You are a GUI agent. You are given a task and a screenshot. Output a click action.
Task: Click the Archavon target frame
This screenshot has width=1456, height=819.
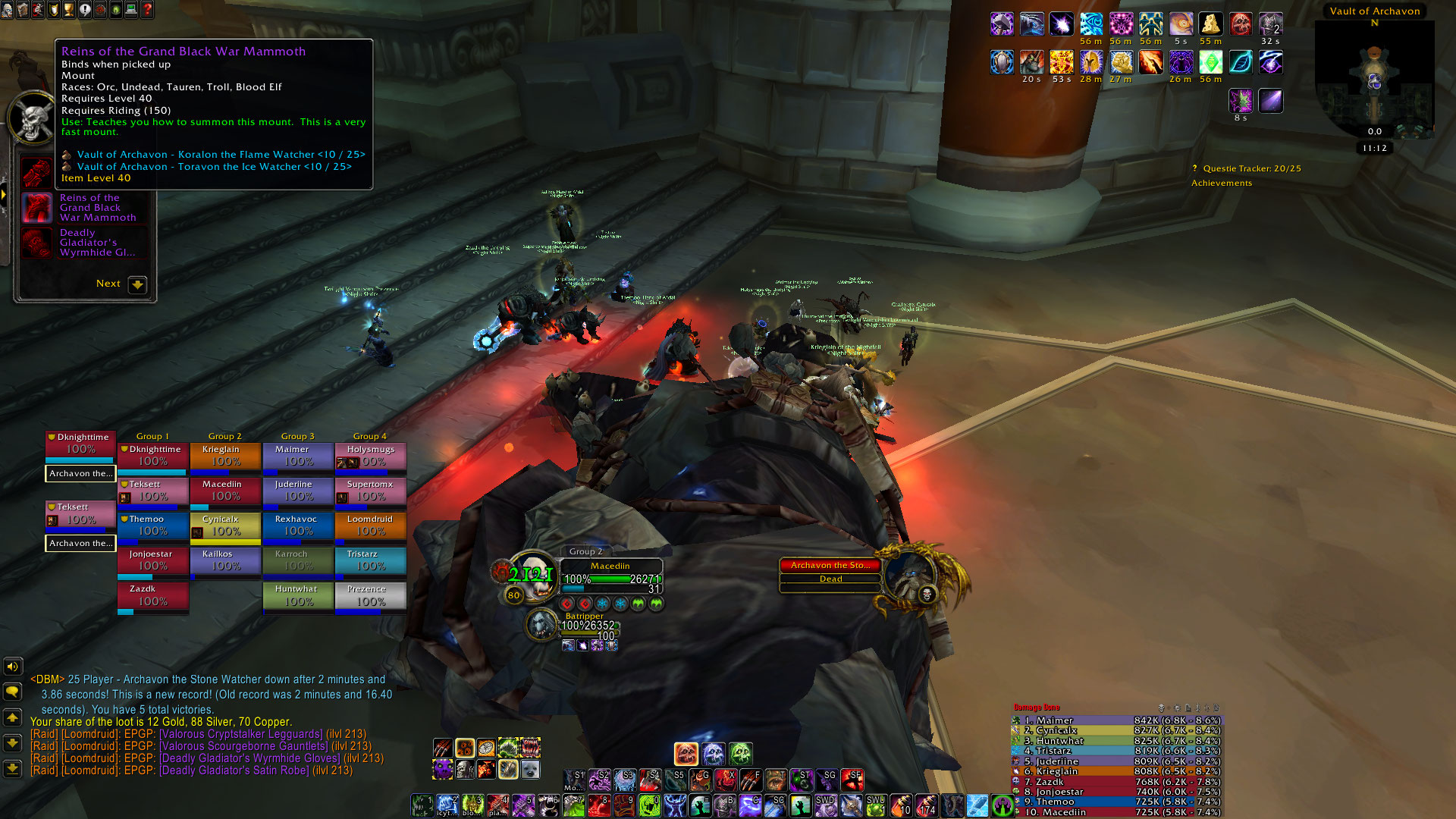(830, 571)
